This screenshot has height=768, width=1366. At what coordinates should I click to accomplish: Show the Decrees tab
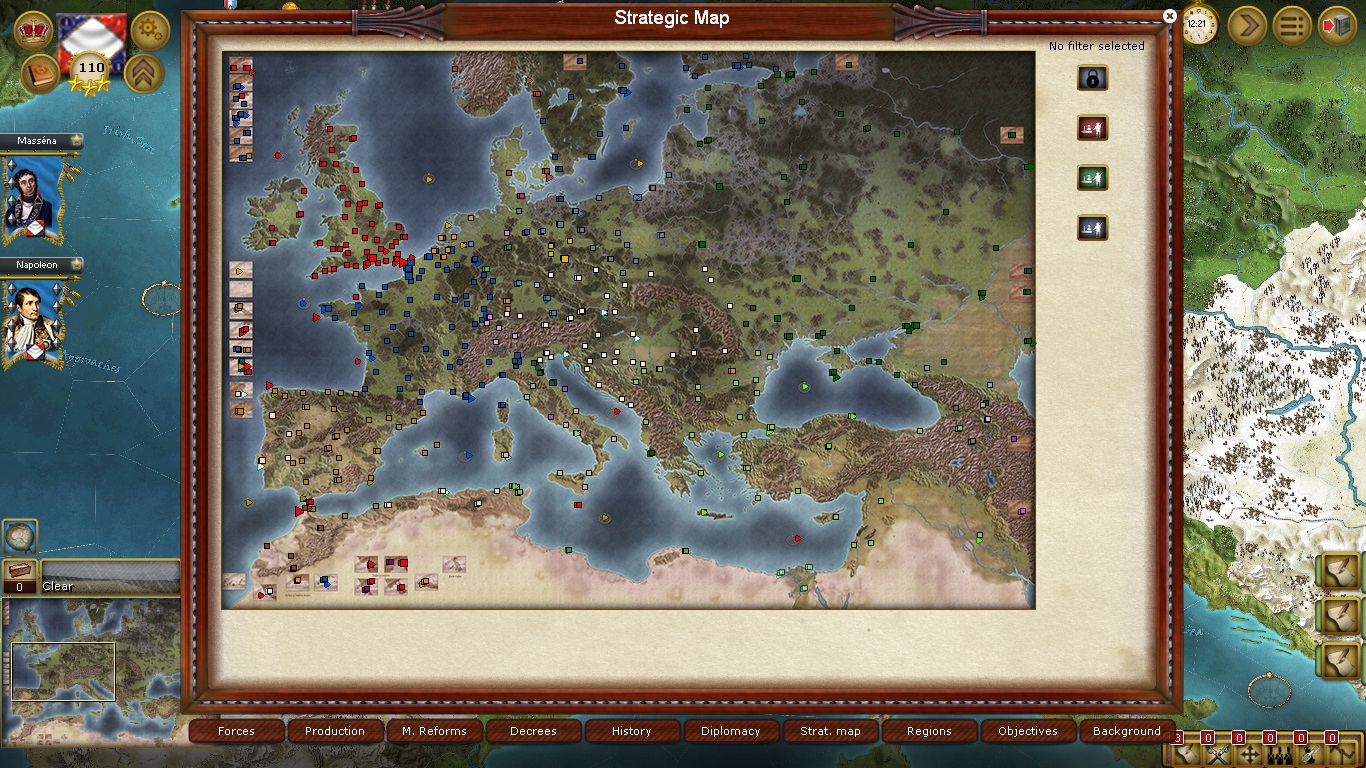click(x=533, y=731)
